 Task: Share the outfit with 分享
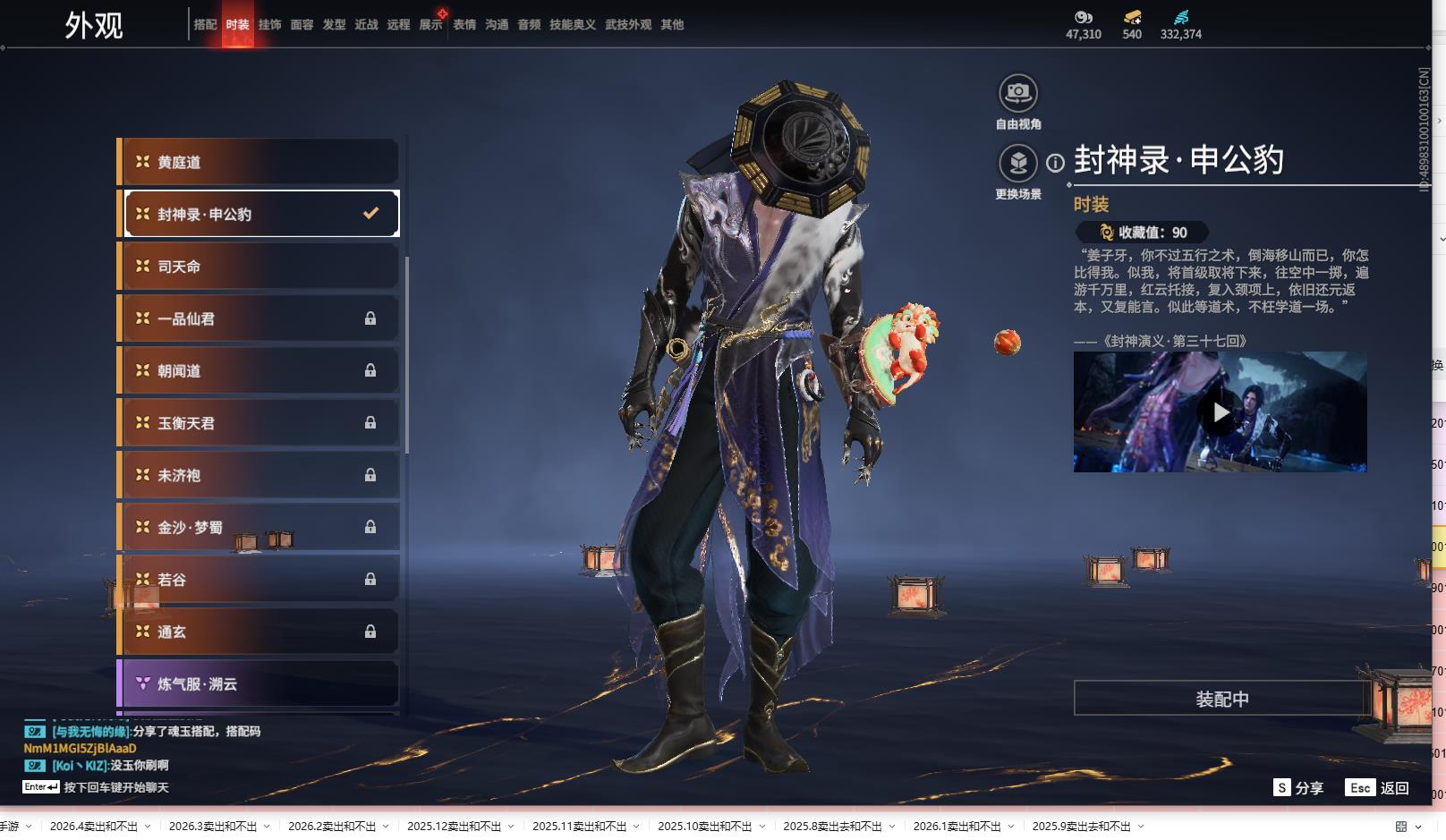(1298, 788)
